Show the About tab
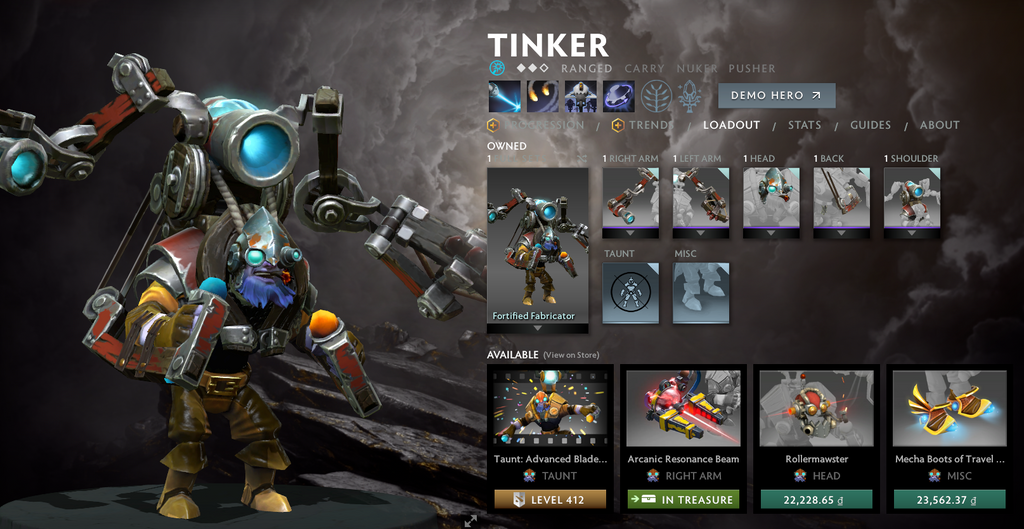 [x=939, y=125]
